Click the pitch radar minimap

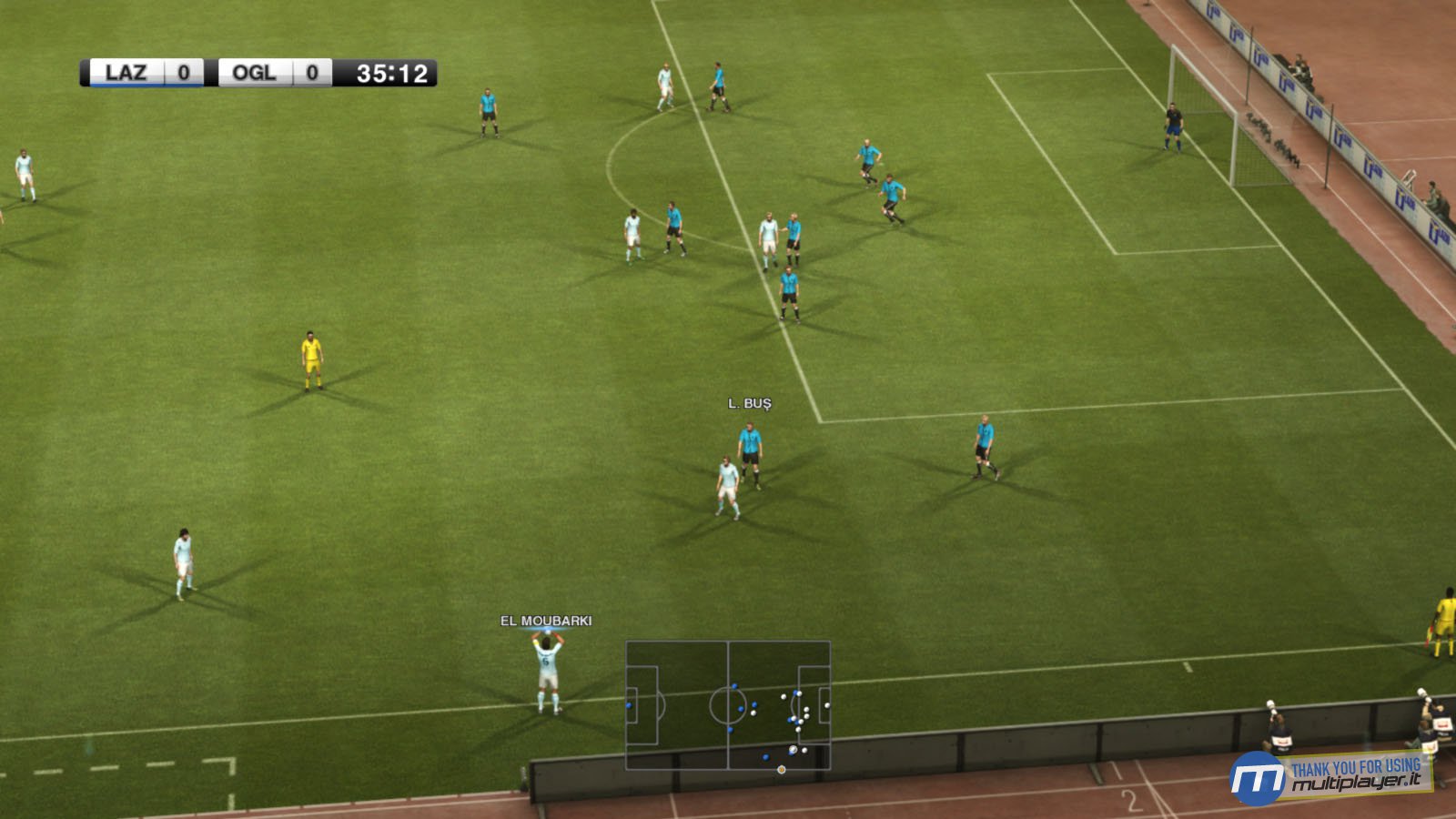click(x=727, y=705)
